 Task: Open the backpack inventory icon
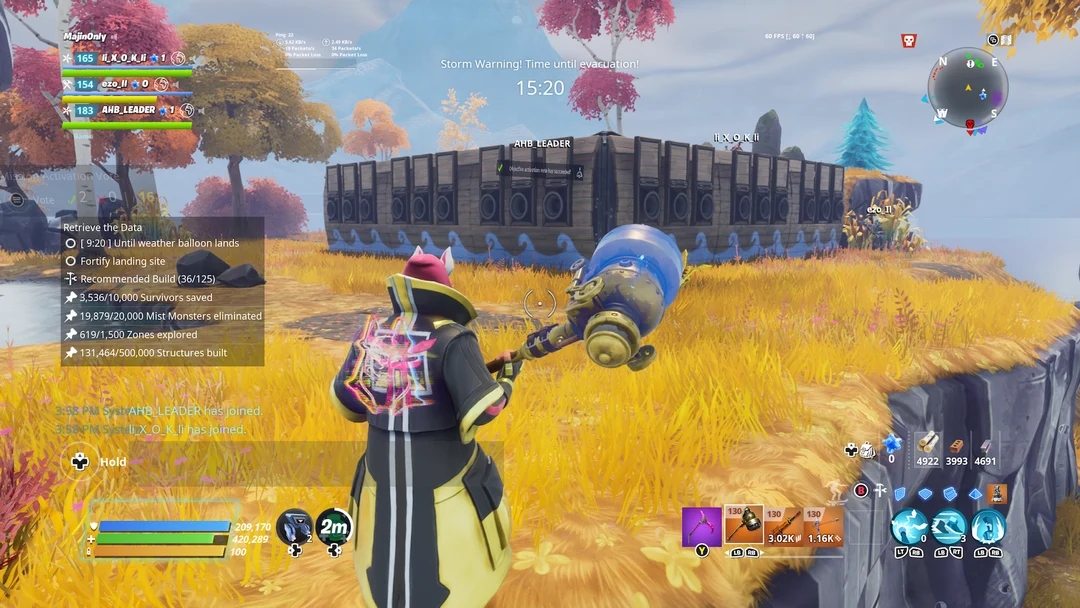[x=866, y=450]
